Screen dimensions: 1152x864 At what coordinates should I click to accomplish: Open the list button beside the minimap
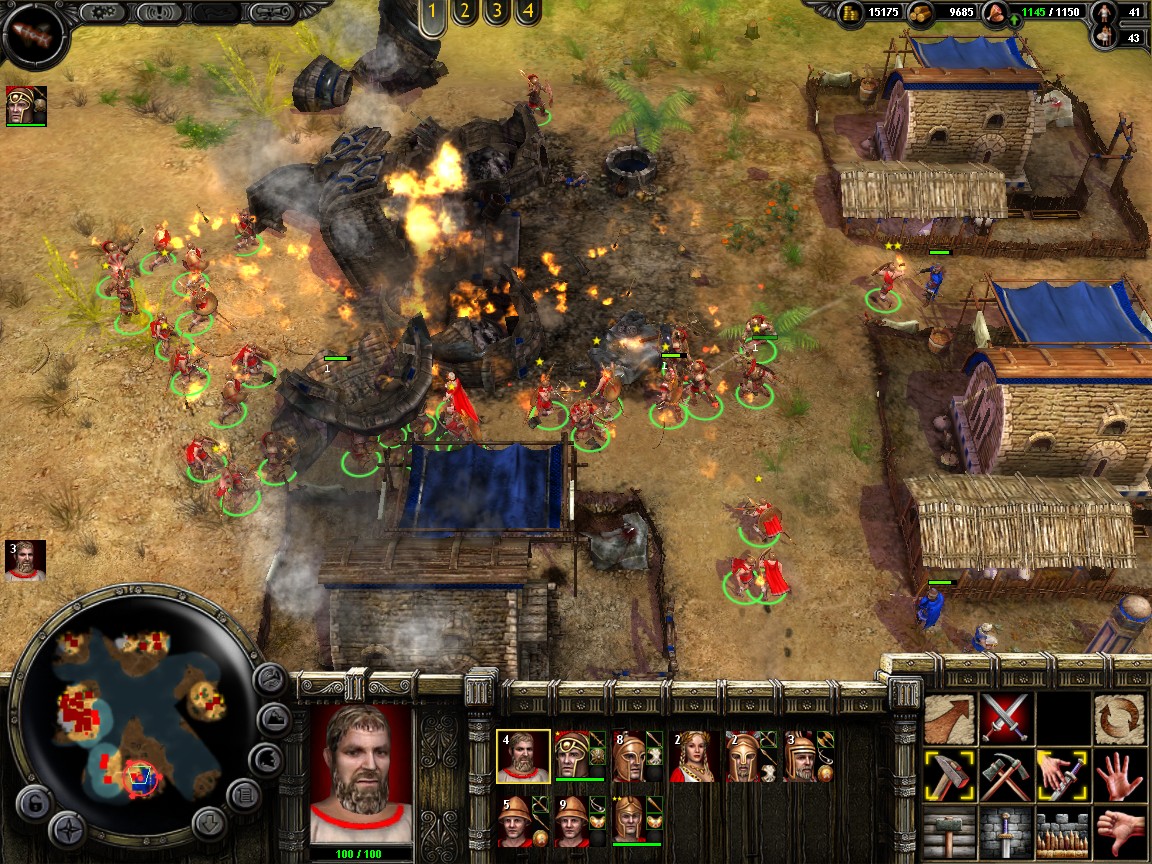click(x=244, y=795)
